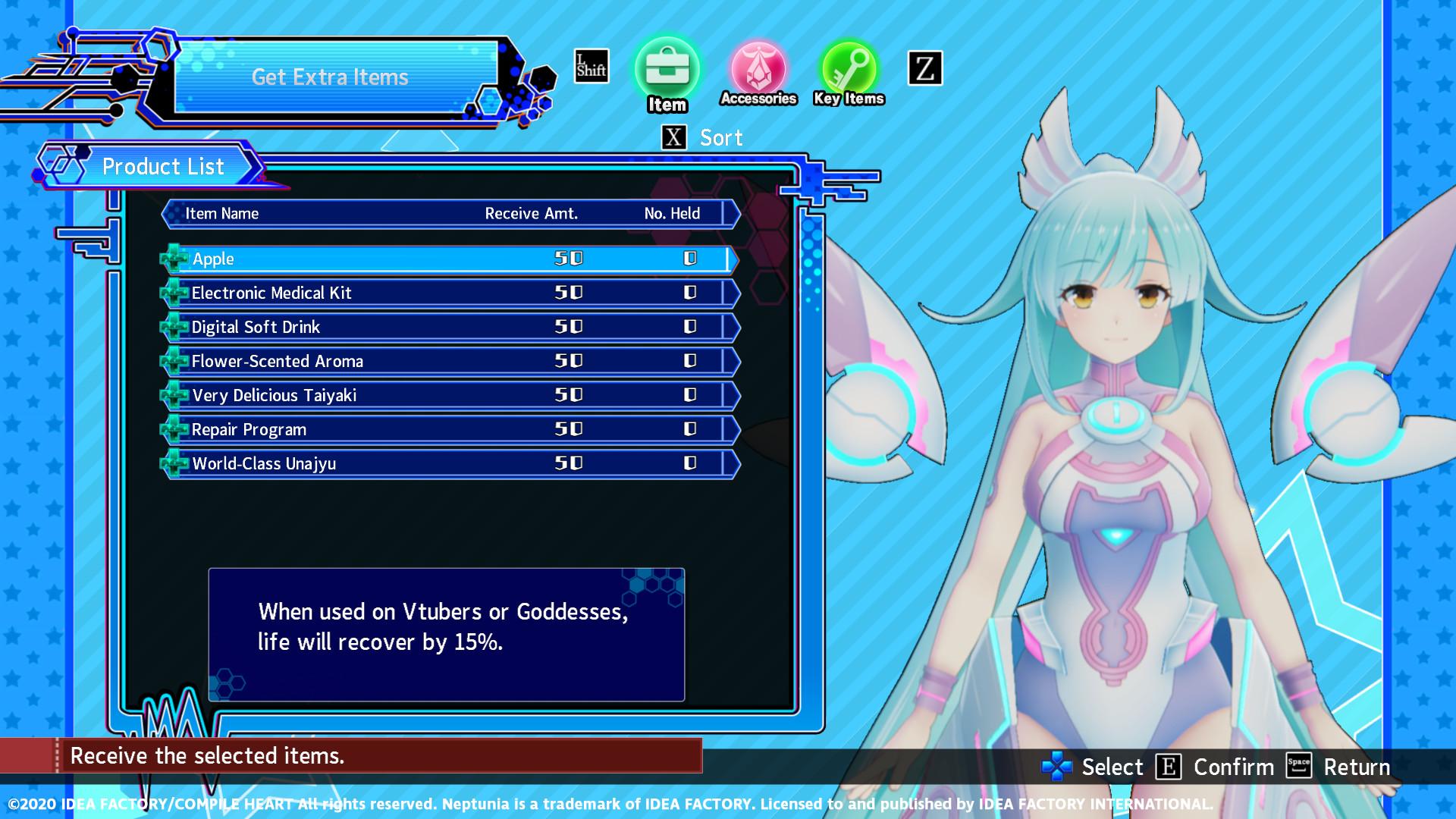
Task: Click the Return label in the bottom bar
Action: coord(1357,767)
